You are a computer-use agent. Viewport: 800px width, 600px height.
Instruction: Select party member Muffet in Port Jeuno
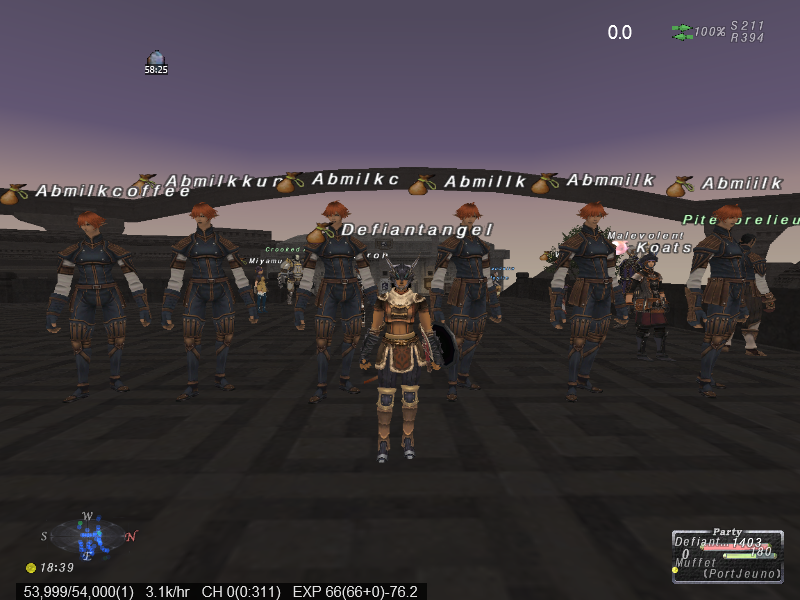pos(697,563)
